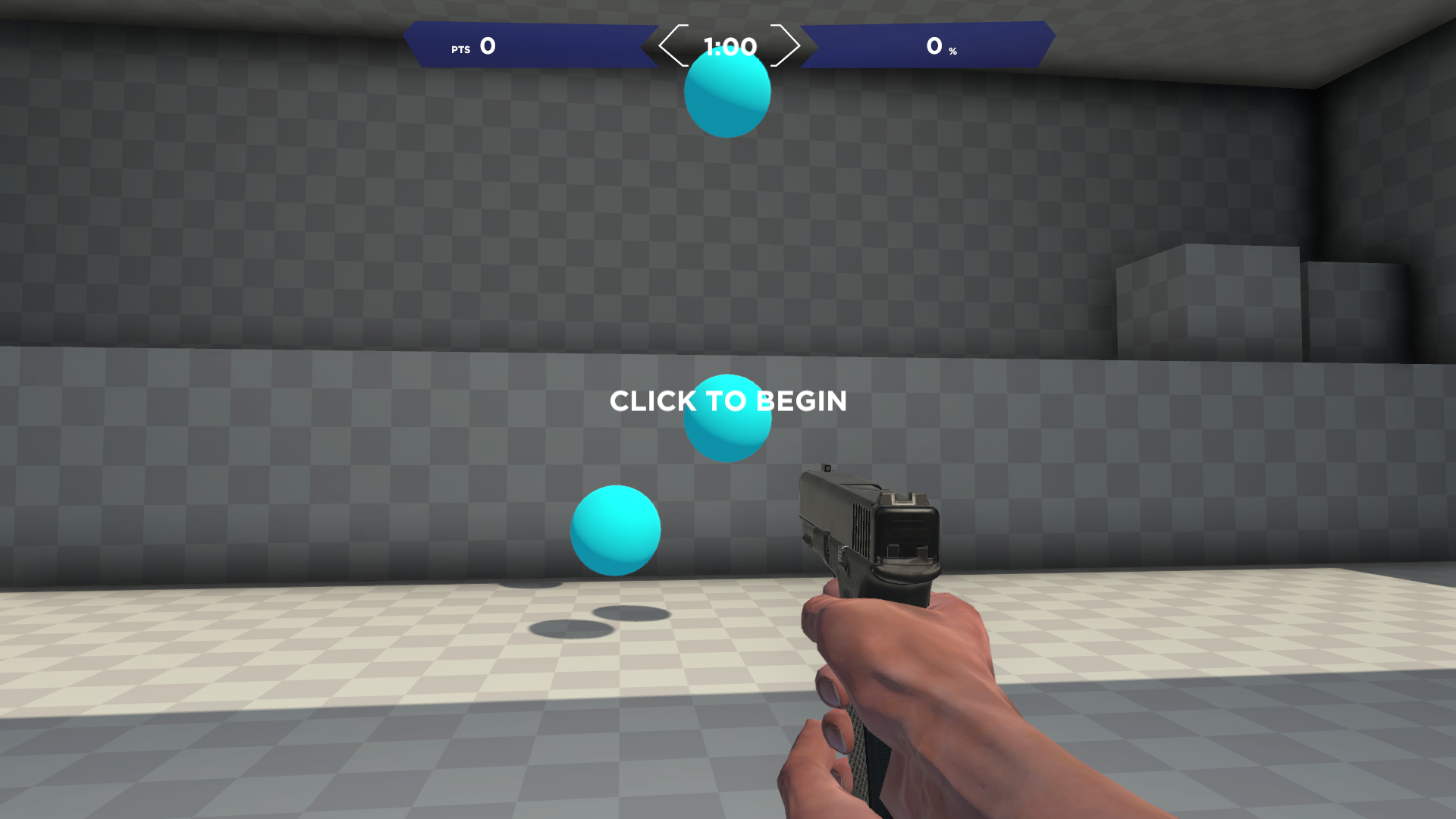
Task: Click the CLICK TO BEGIN prompt
Action: click(x=727, y=401)
